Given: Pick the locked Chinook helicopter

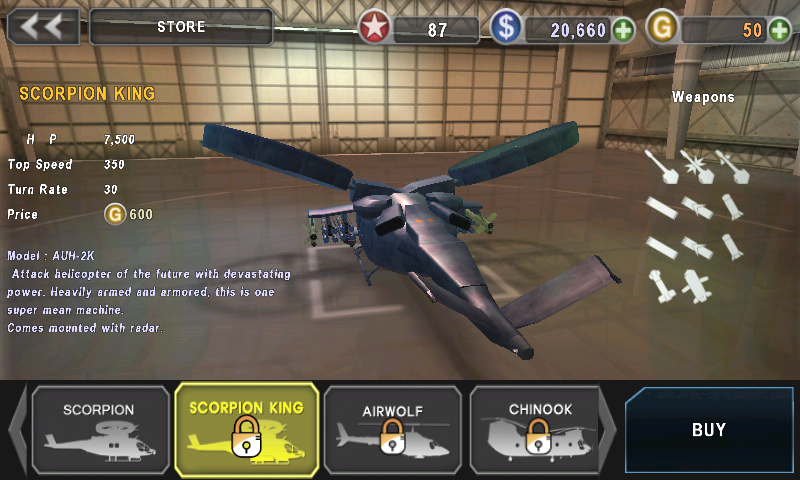Looking at the screenshot, I should (538, 430).
